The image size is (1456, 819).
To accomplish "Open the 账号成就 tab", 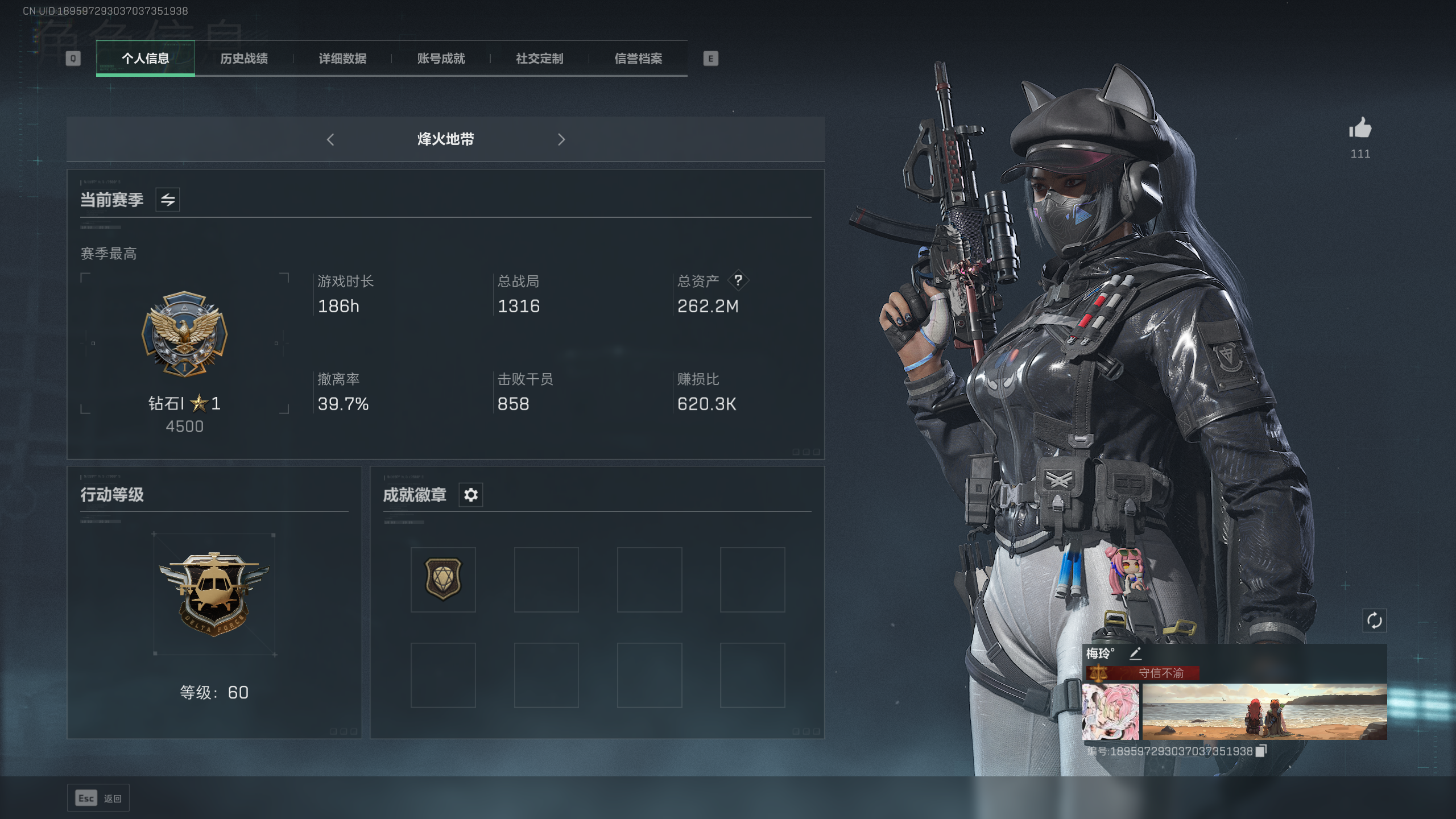I will point(441,59).
